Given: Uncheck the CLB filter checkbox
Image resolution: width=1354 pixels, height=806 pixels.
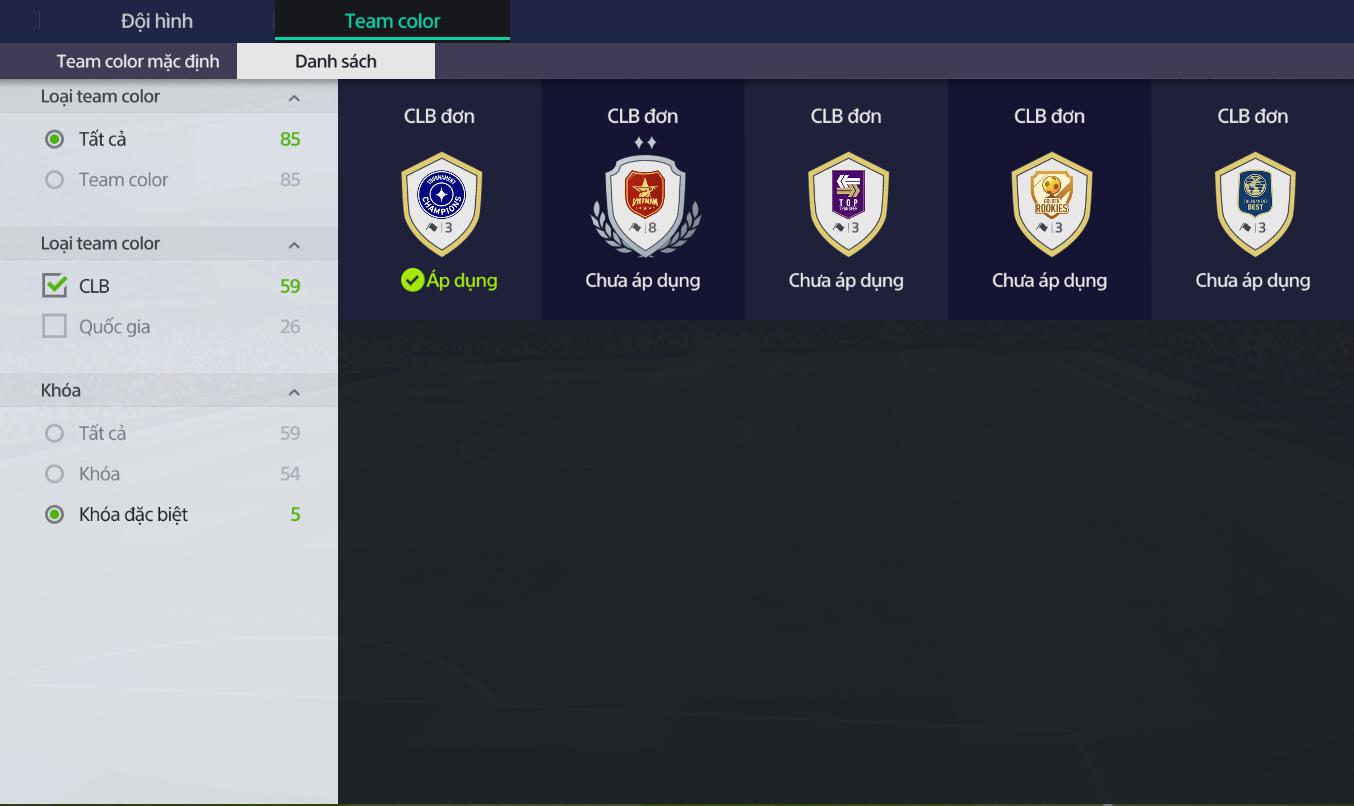Looking at the screenshot, I should tap(54, 285).
